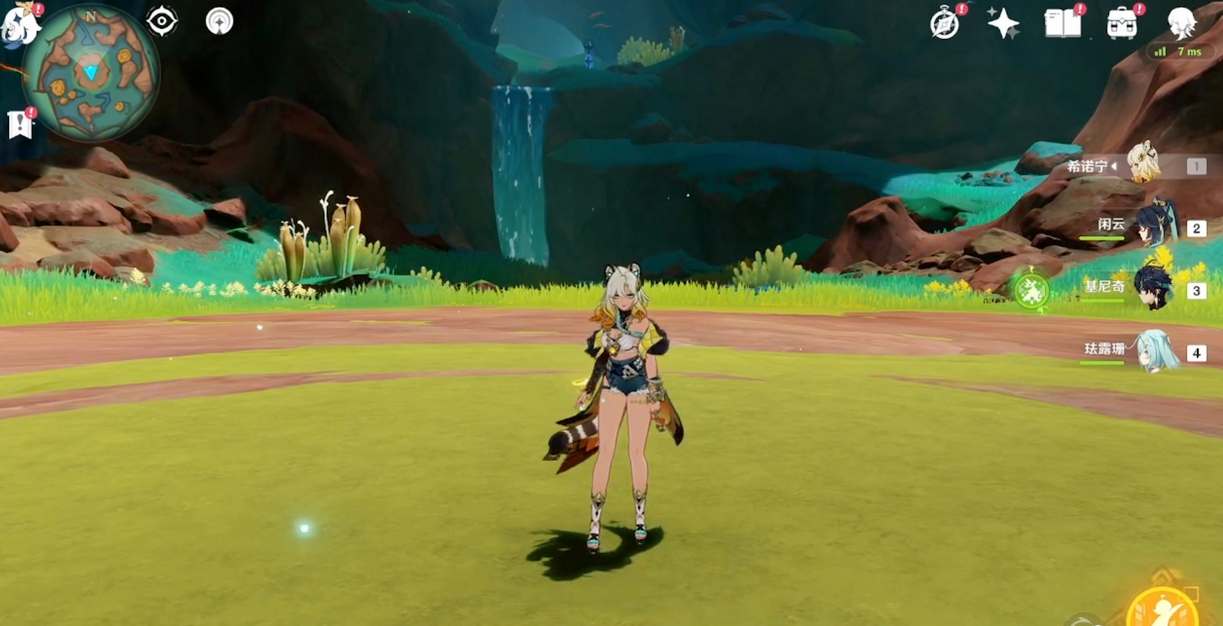
Task: Activate the golden skill button
Action: tap(1162, 607)
